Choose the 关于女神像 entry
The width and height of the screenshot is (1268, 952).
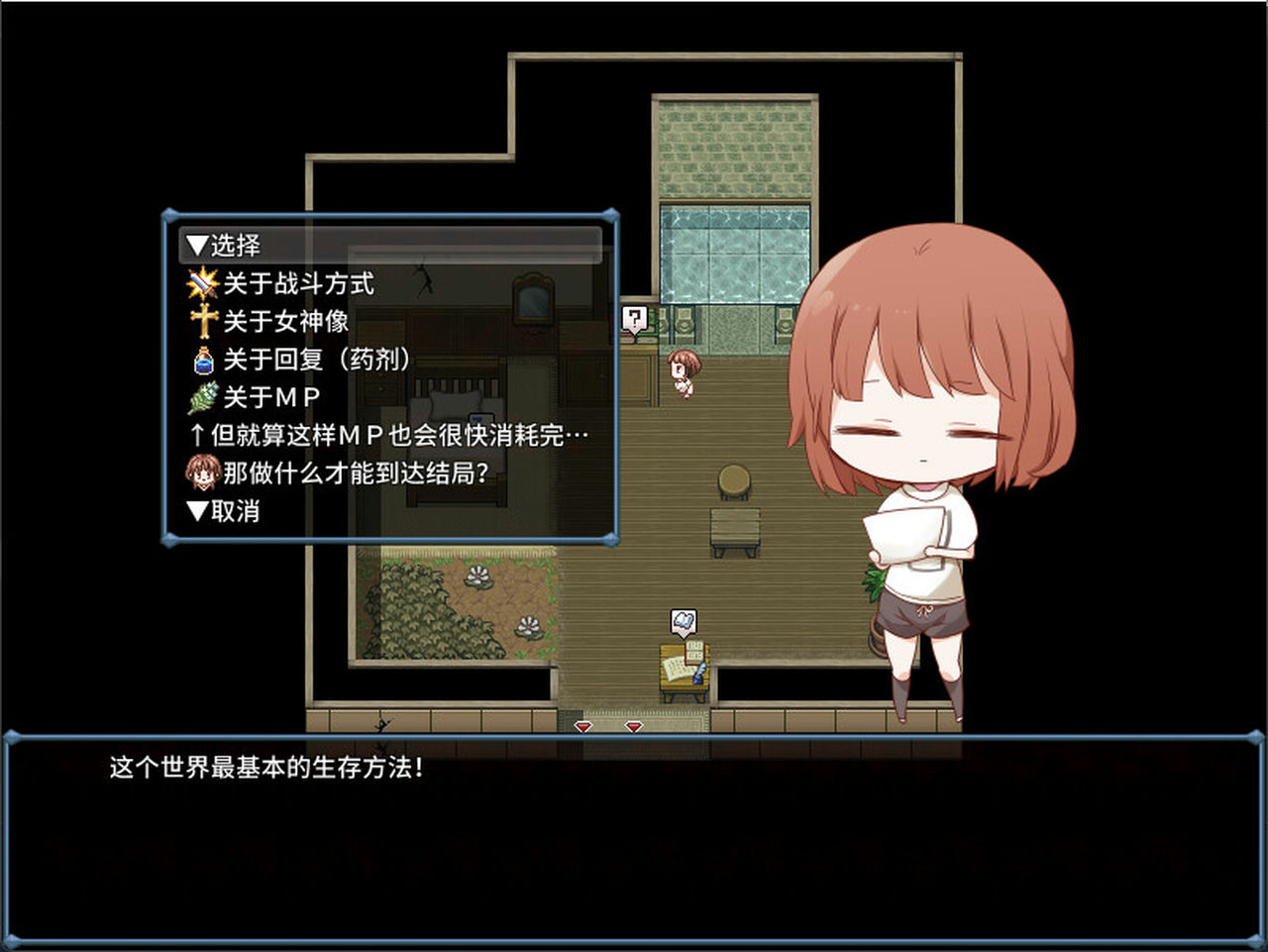(287, 321)
